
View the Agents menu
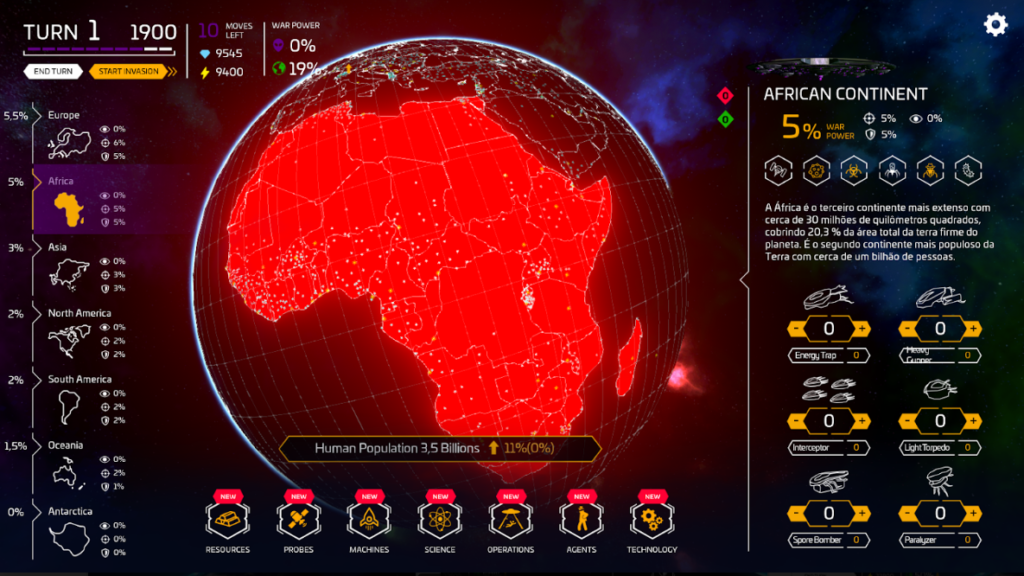click(581, 522)
